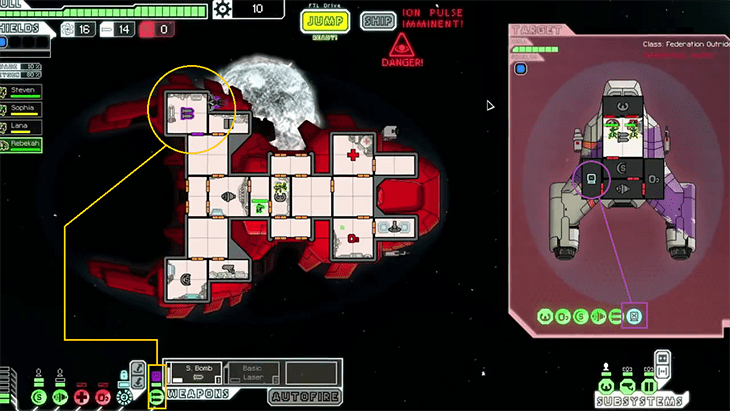Click the oxygen system power icon
730x411 pixels.
click(x=103, y=396)
